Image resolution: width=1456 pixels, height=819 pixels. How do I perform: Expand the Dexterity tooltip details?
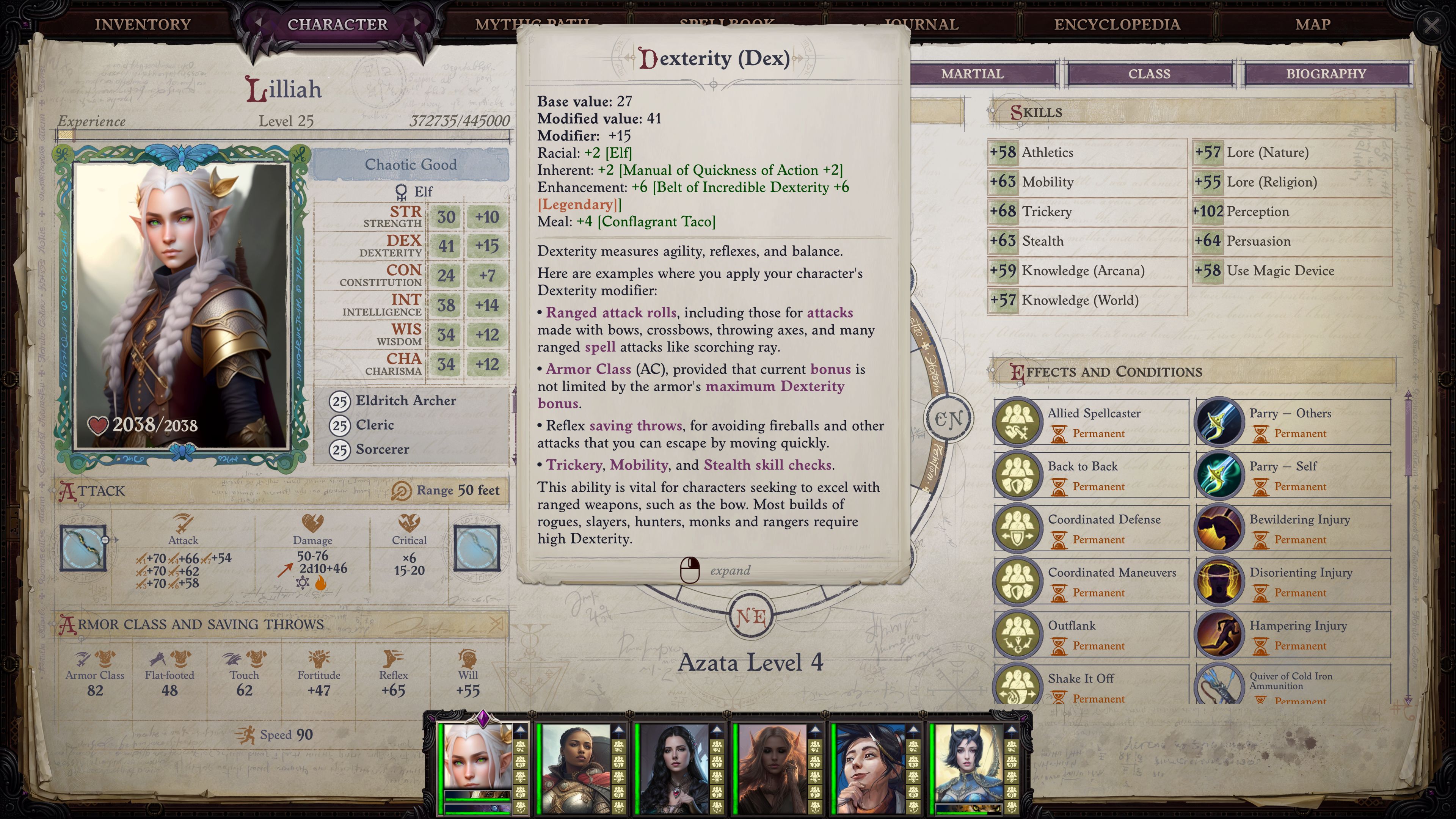[x=691, y=570]
